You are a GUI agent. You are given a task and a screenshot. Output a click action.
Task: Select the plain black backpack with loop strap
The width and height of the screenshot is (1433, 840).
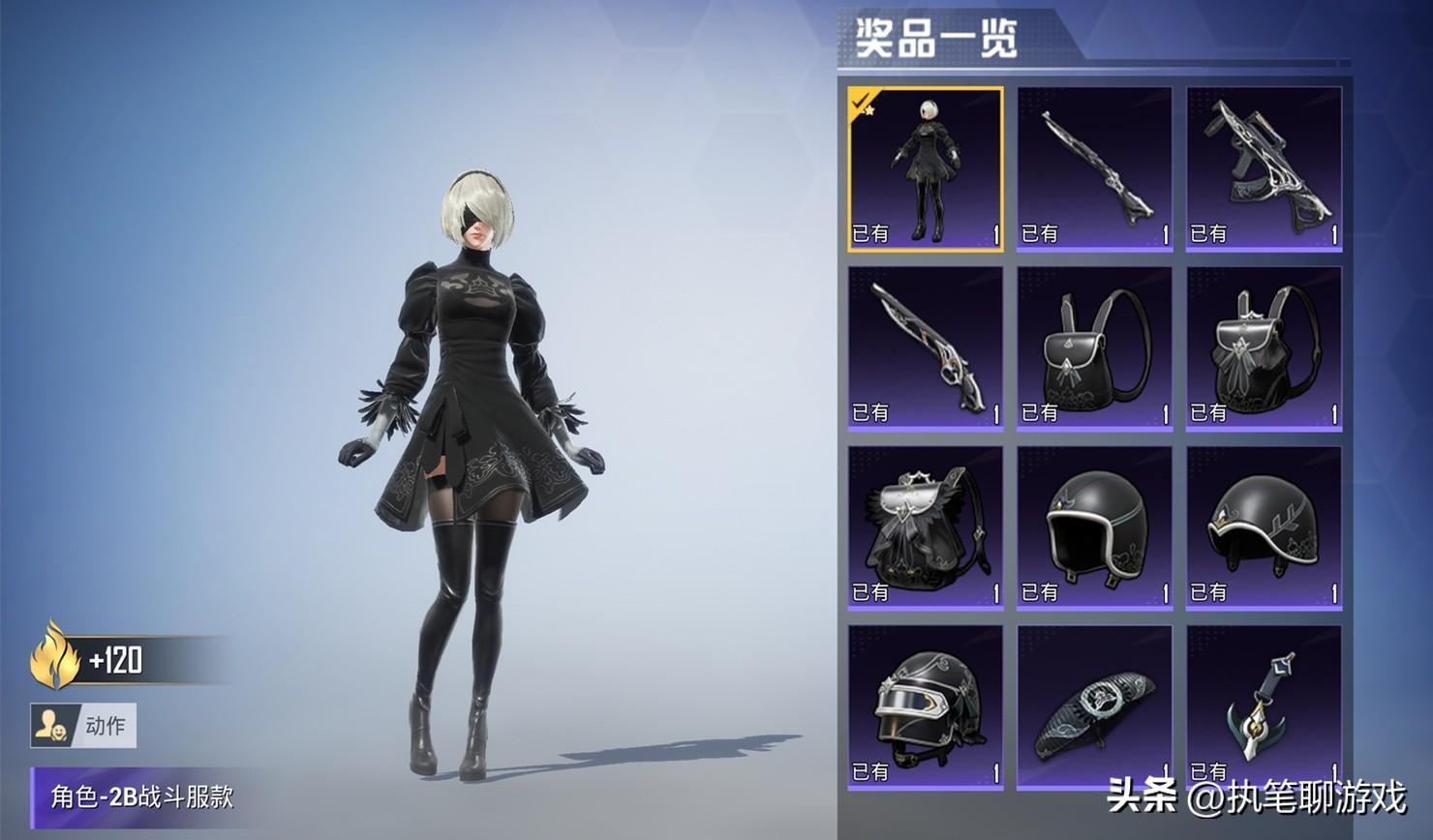pos(1094,348)
